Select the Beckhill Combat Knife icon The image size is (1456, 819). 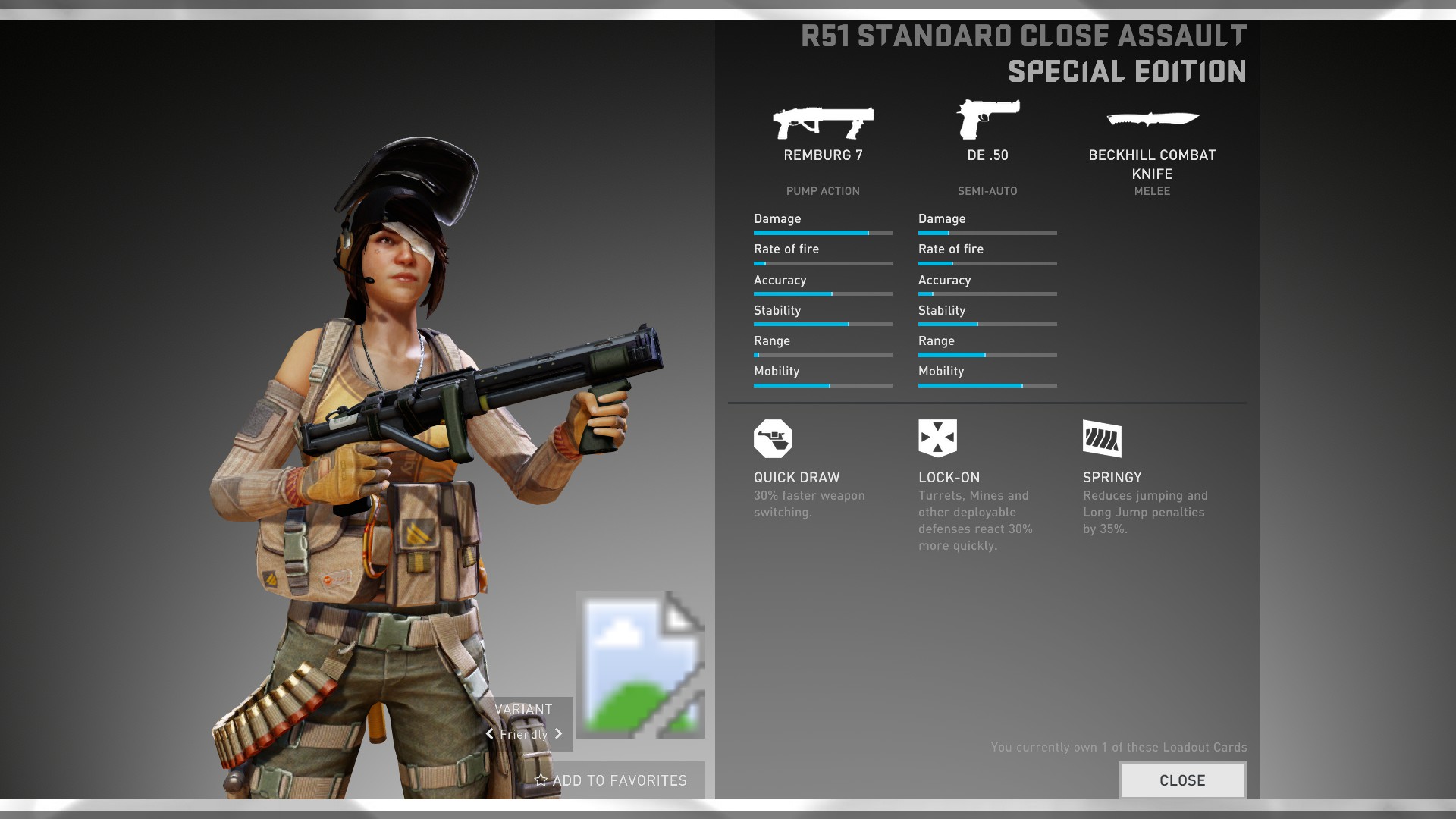(1152, 119)
